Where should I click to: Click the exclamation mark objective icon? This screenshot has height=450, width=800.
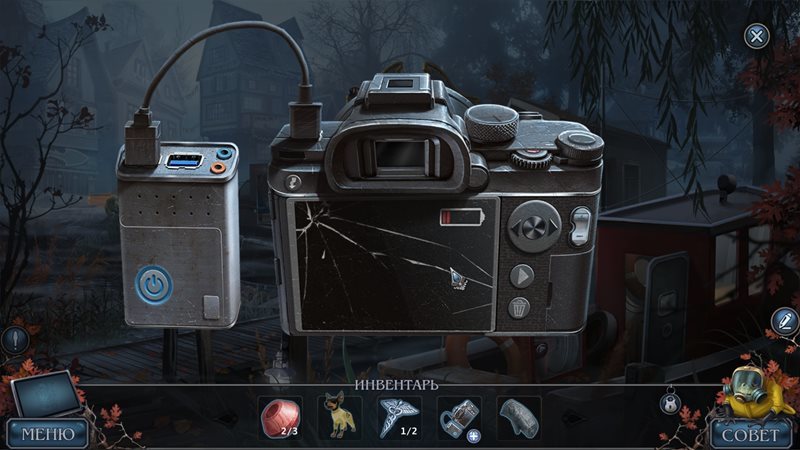pos(13,340)
